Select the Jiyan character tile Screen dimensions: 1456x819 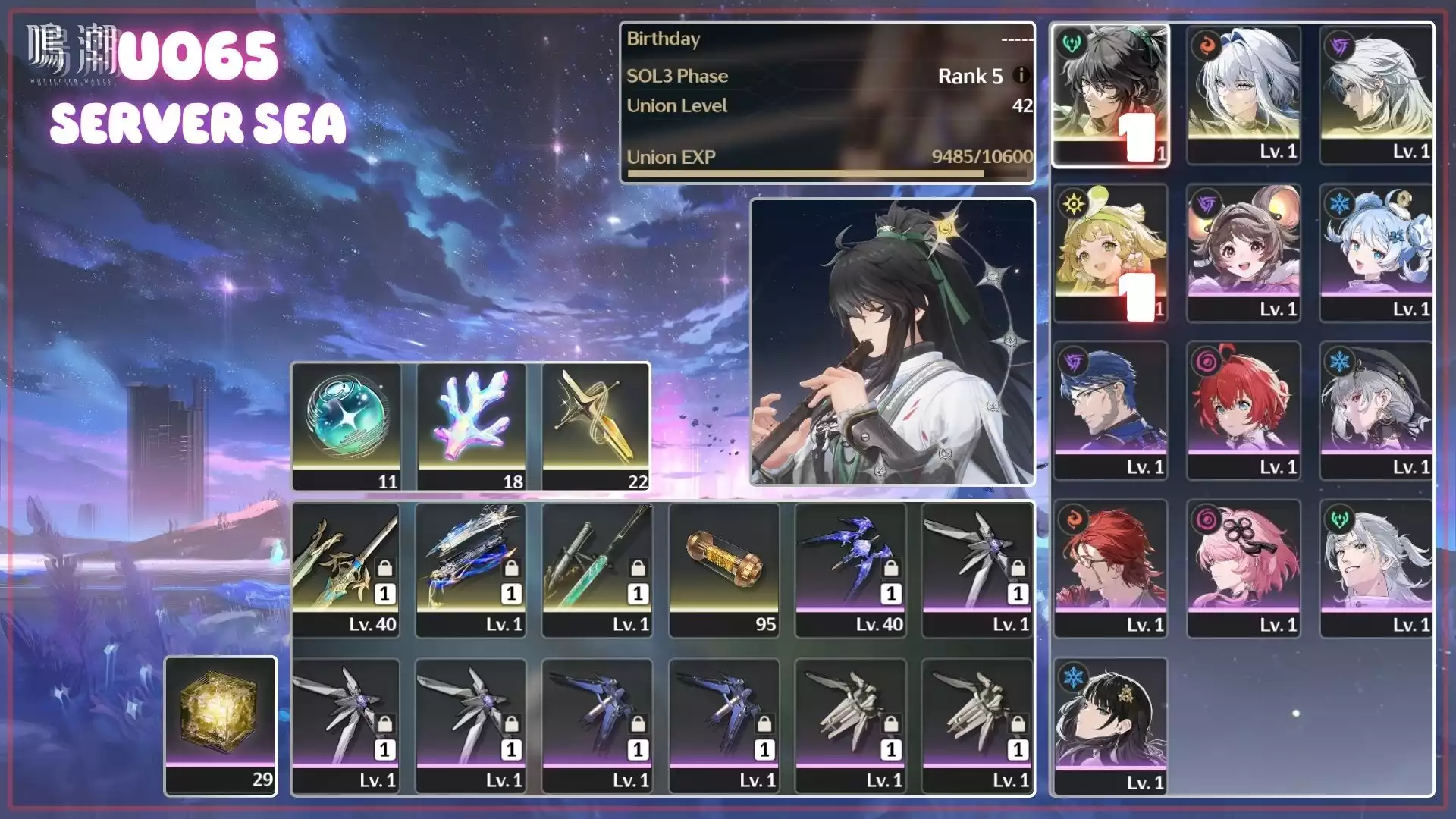(1110, 95)
